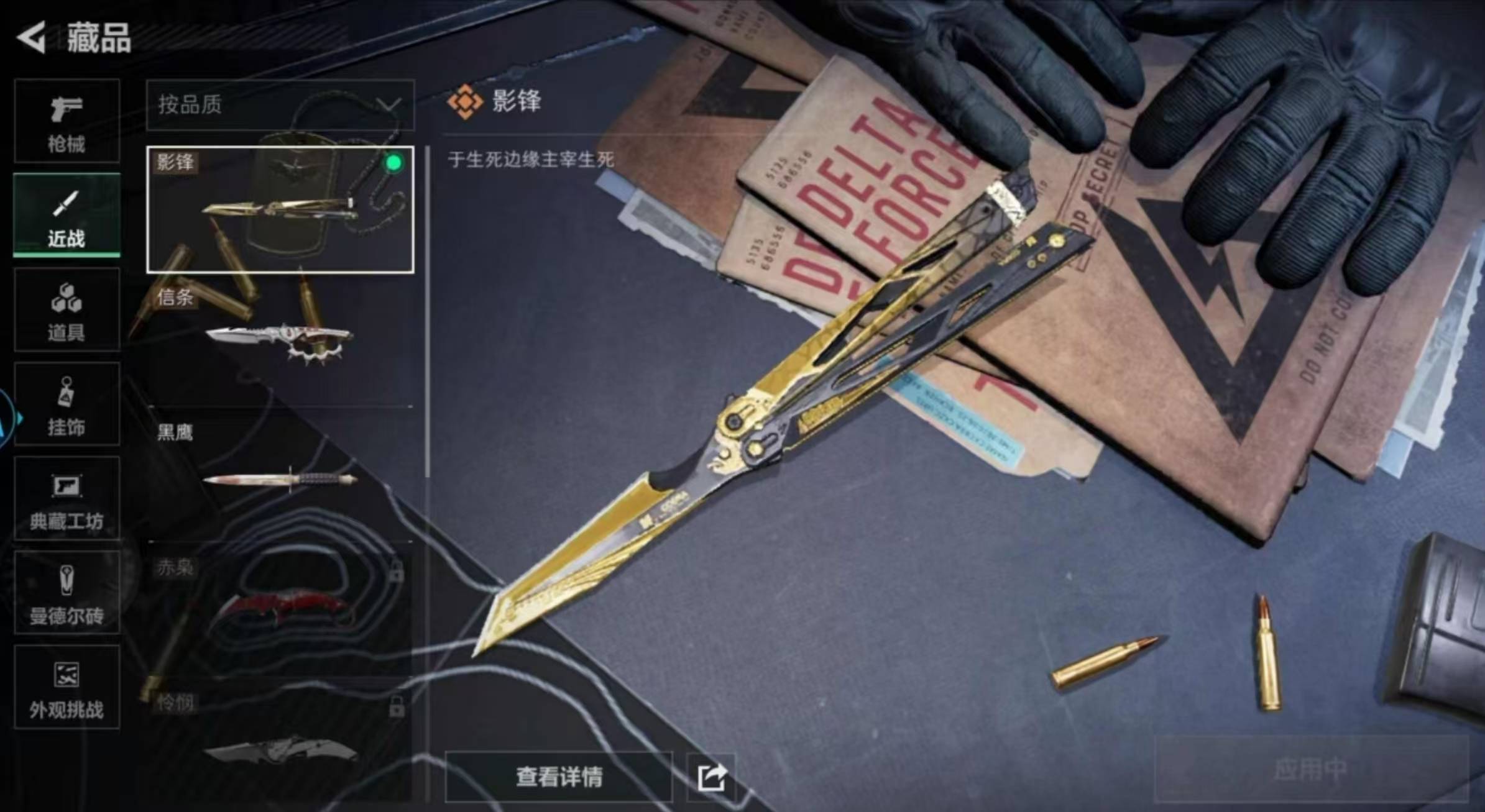Open the 外观挑战 appearance challenge tab
The width and height of the screenshot is (1485, 812).
[67, 687]
